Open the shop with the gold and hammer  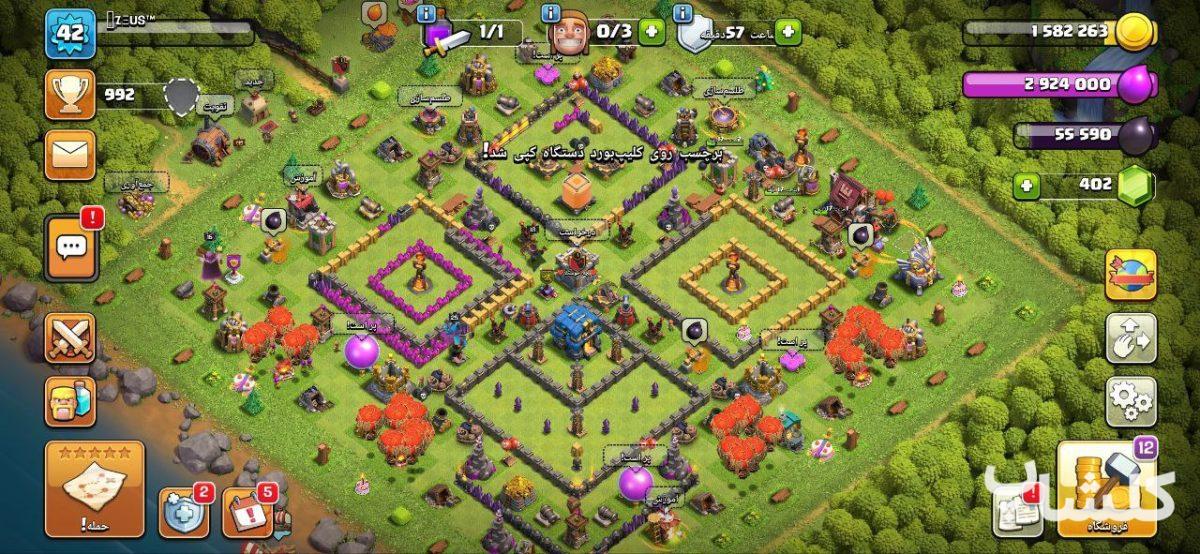pos(1106,491)
